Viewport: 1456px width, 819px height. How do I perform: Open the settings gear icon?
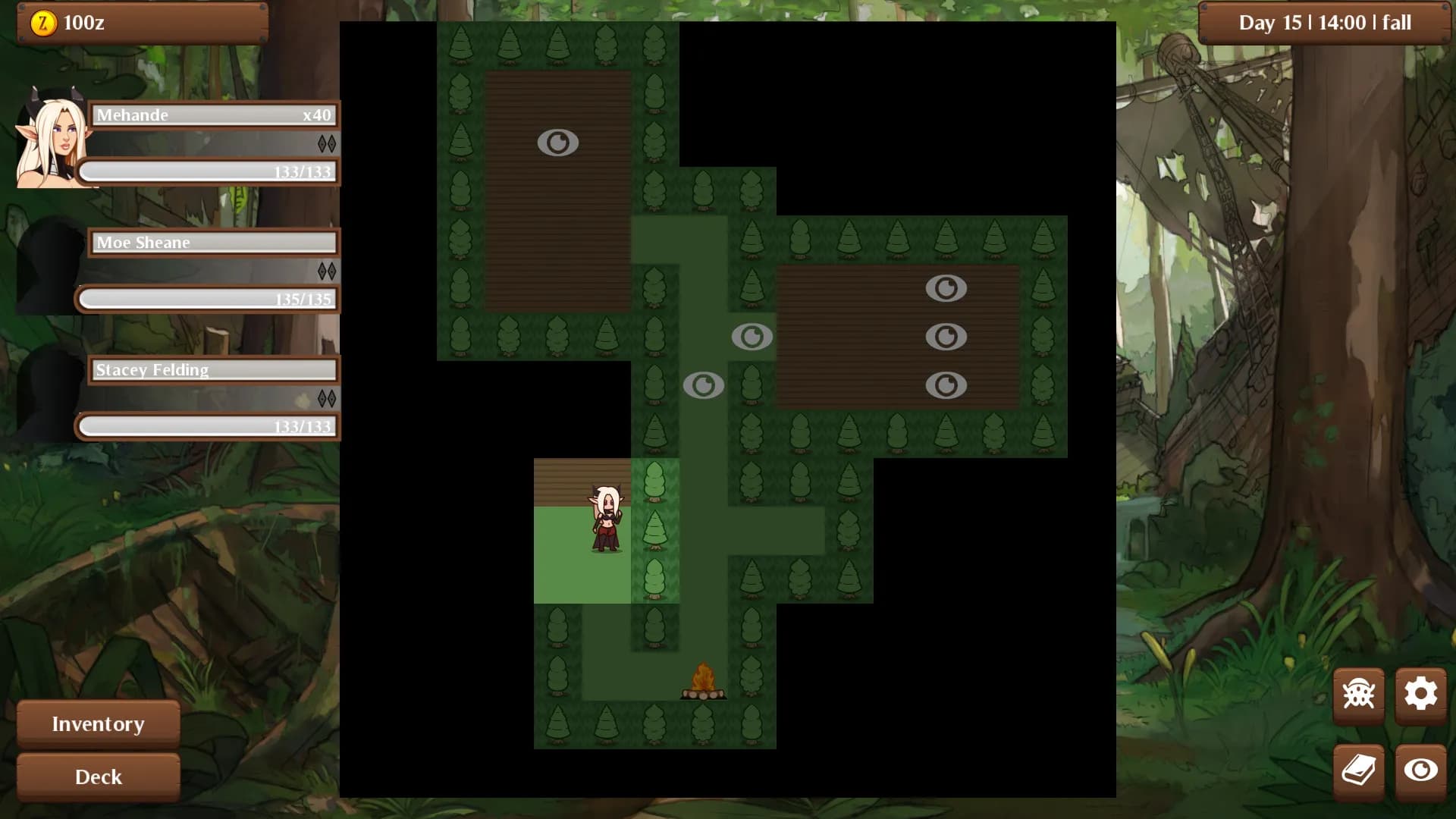(x=1420, y=695)
